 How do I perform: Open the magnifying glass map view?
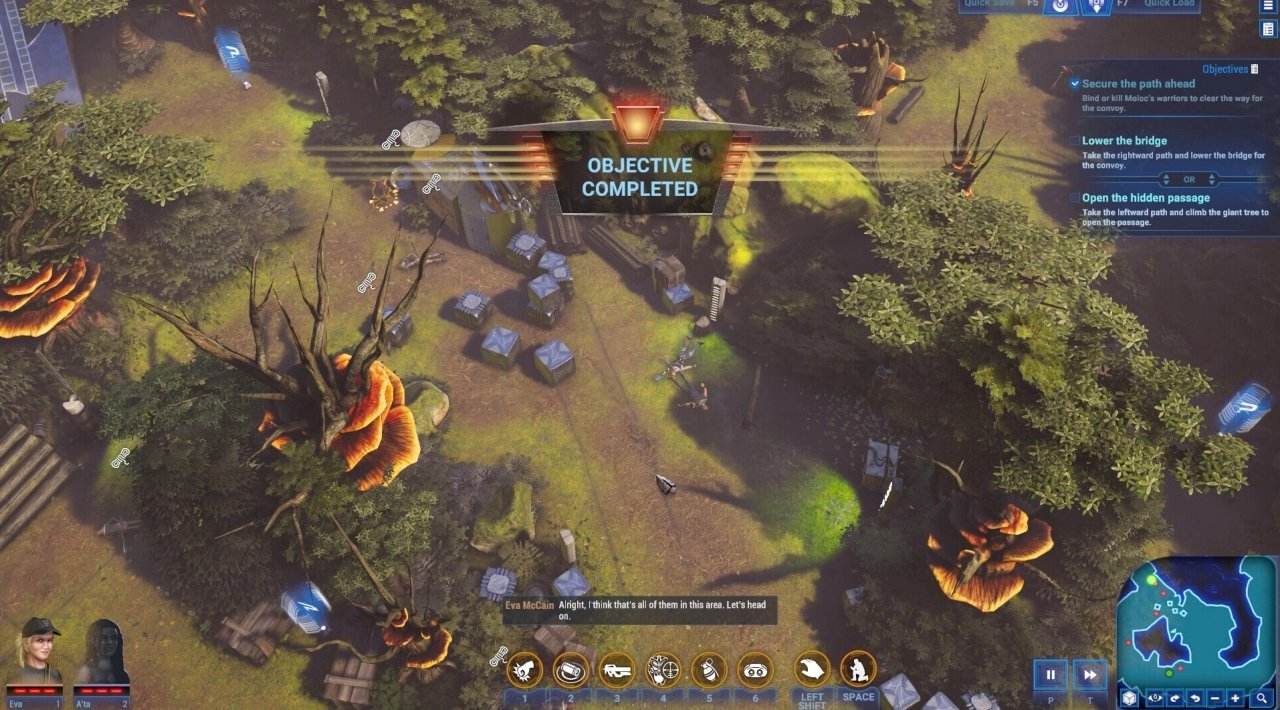1262,698
